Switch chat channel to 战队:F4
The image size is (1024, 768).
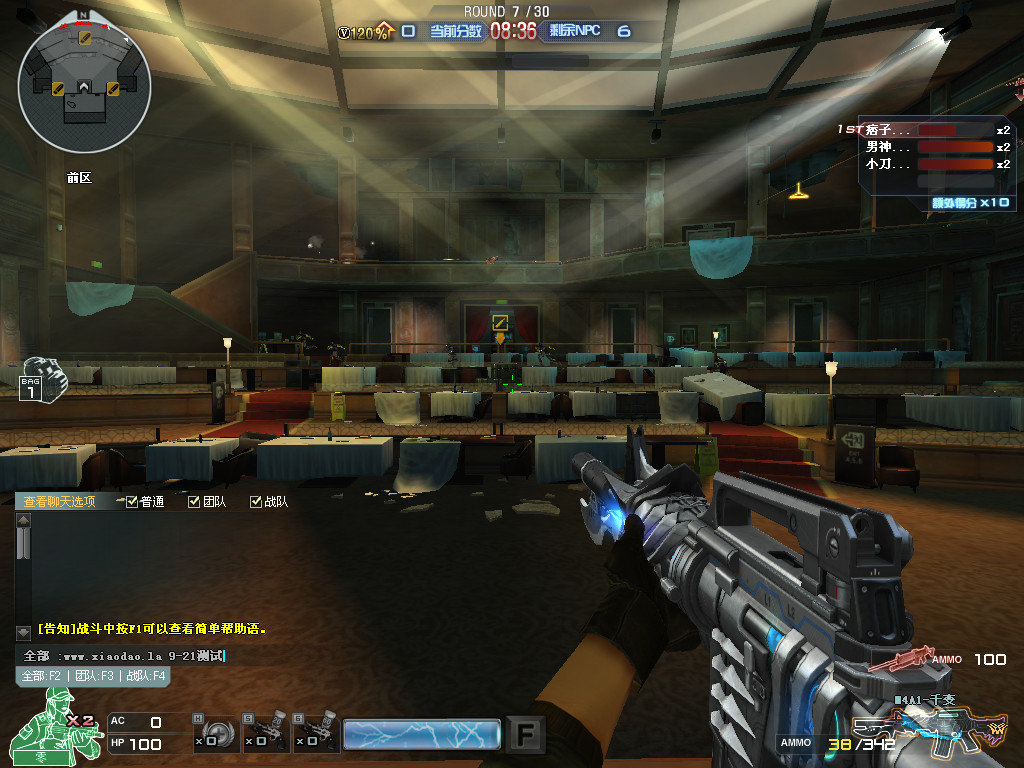click(146, 676)
